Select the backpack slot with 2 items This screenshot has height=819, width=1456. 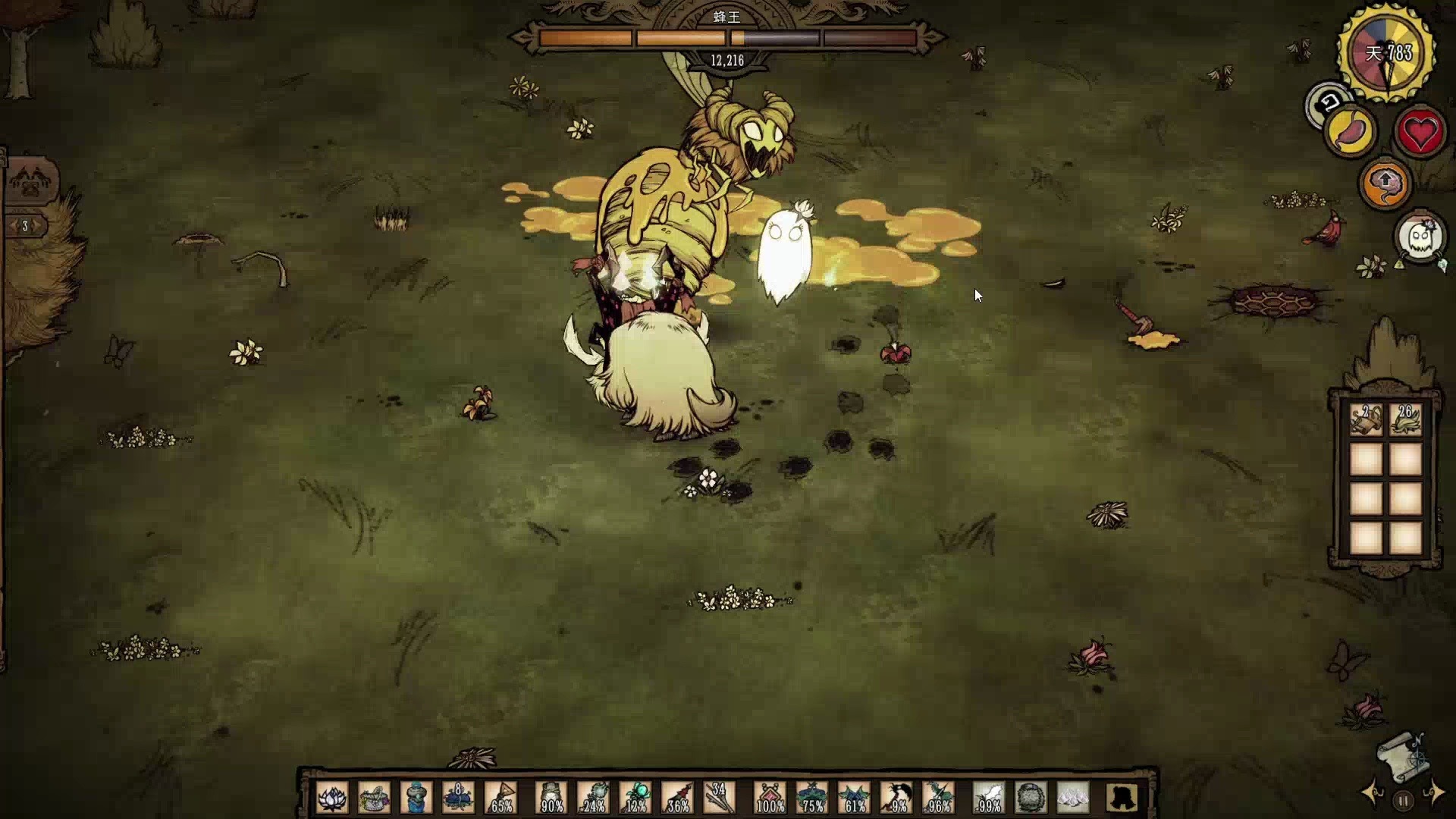click(1367, 419)
